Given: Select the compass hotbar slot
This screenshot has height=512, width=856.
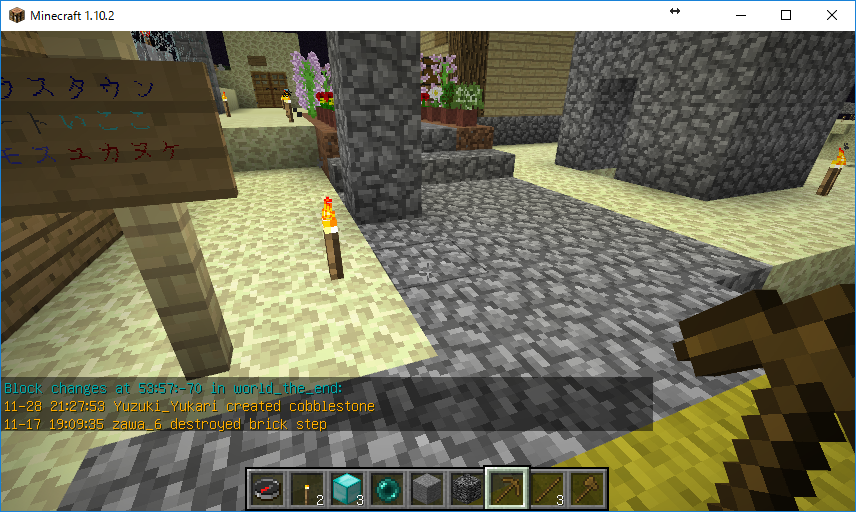Looking at the screenshot, I should (266, 489).
